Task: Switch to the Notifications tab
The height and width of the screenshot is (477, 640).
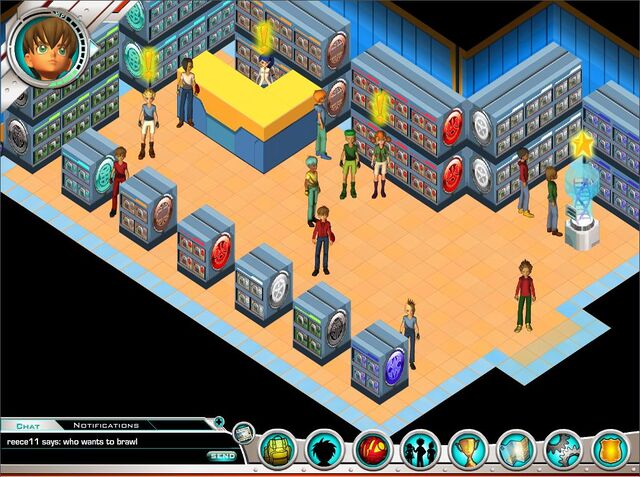Action: tap(106, 425)
